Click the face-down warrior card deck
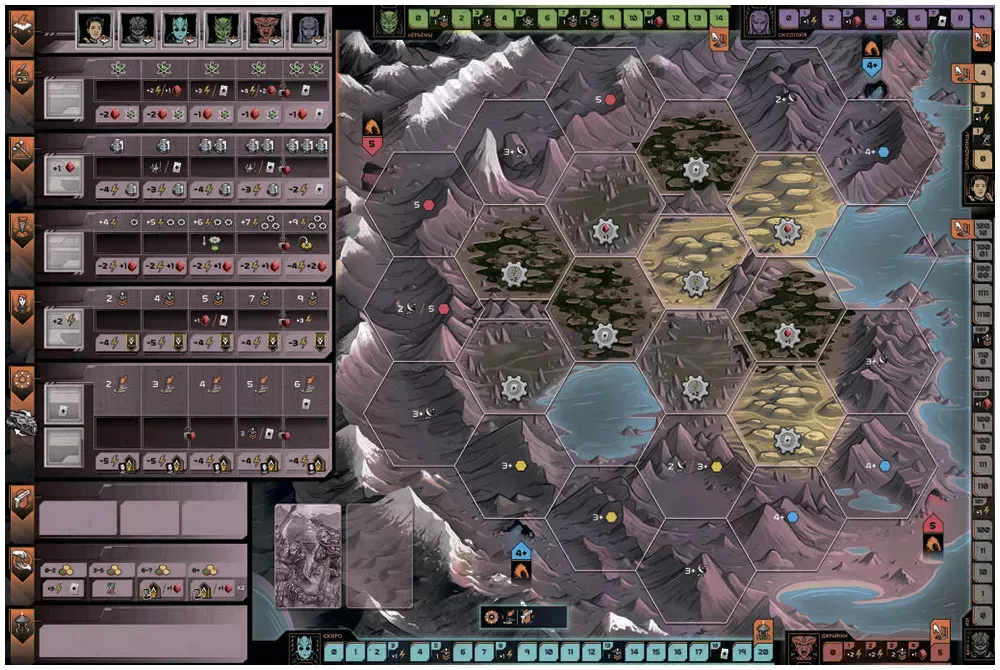Viewport: 1000px width, 670px height. (308, 555)
